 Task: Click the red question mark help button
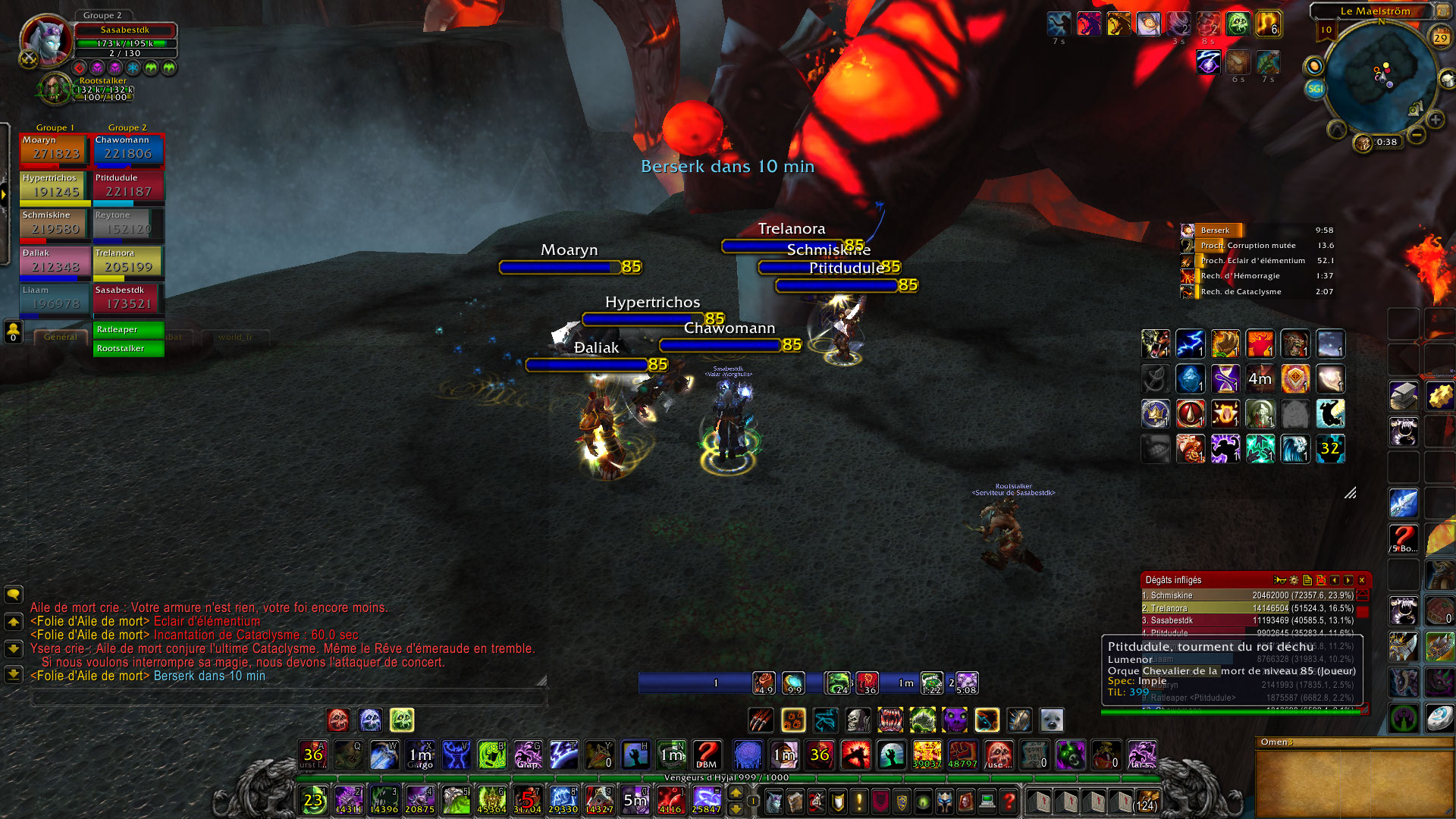tap(1009, 801)
